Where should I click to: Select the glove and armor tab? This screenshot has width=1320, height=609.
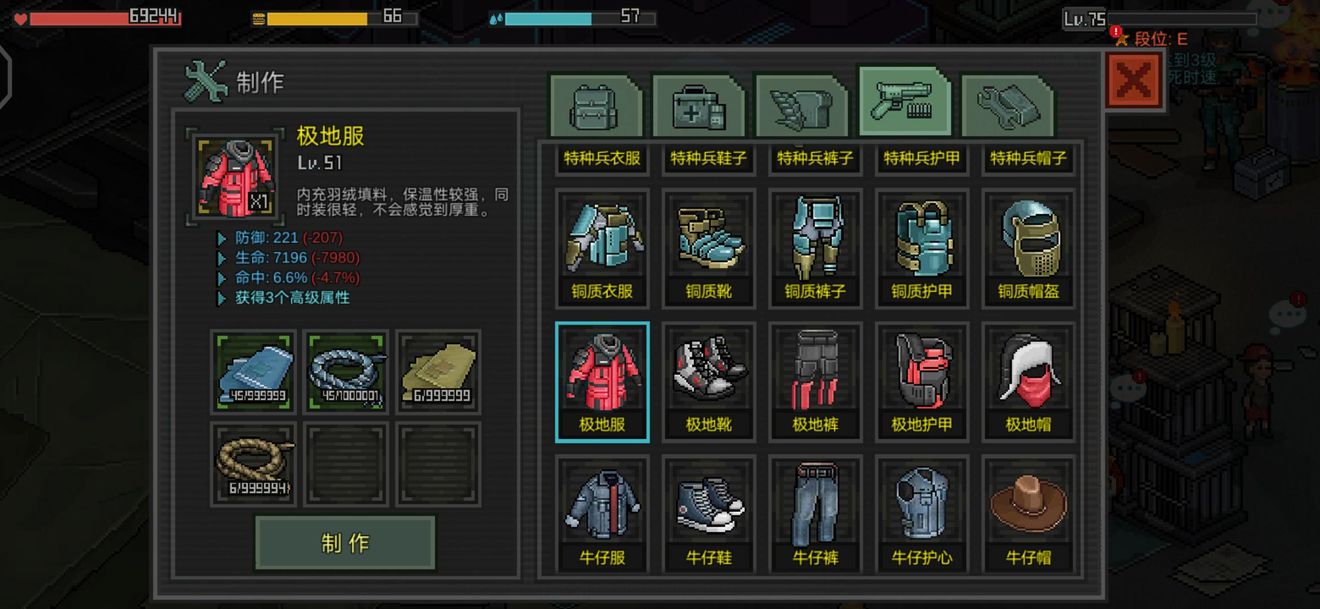801,105
